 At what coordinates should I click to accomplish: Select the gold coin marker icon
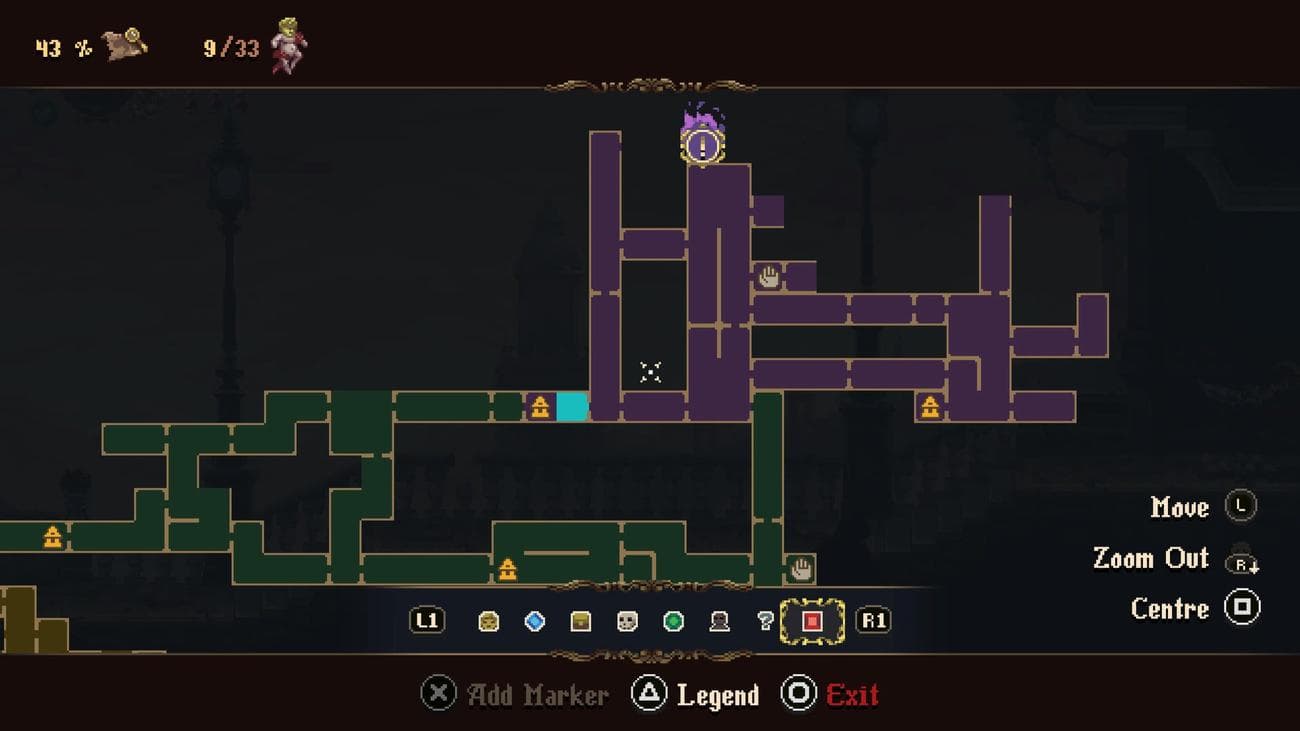tap(487, 620)
